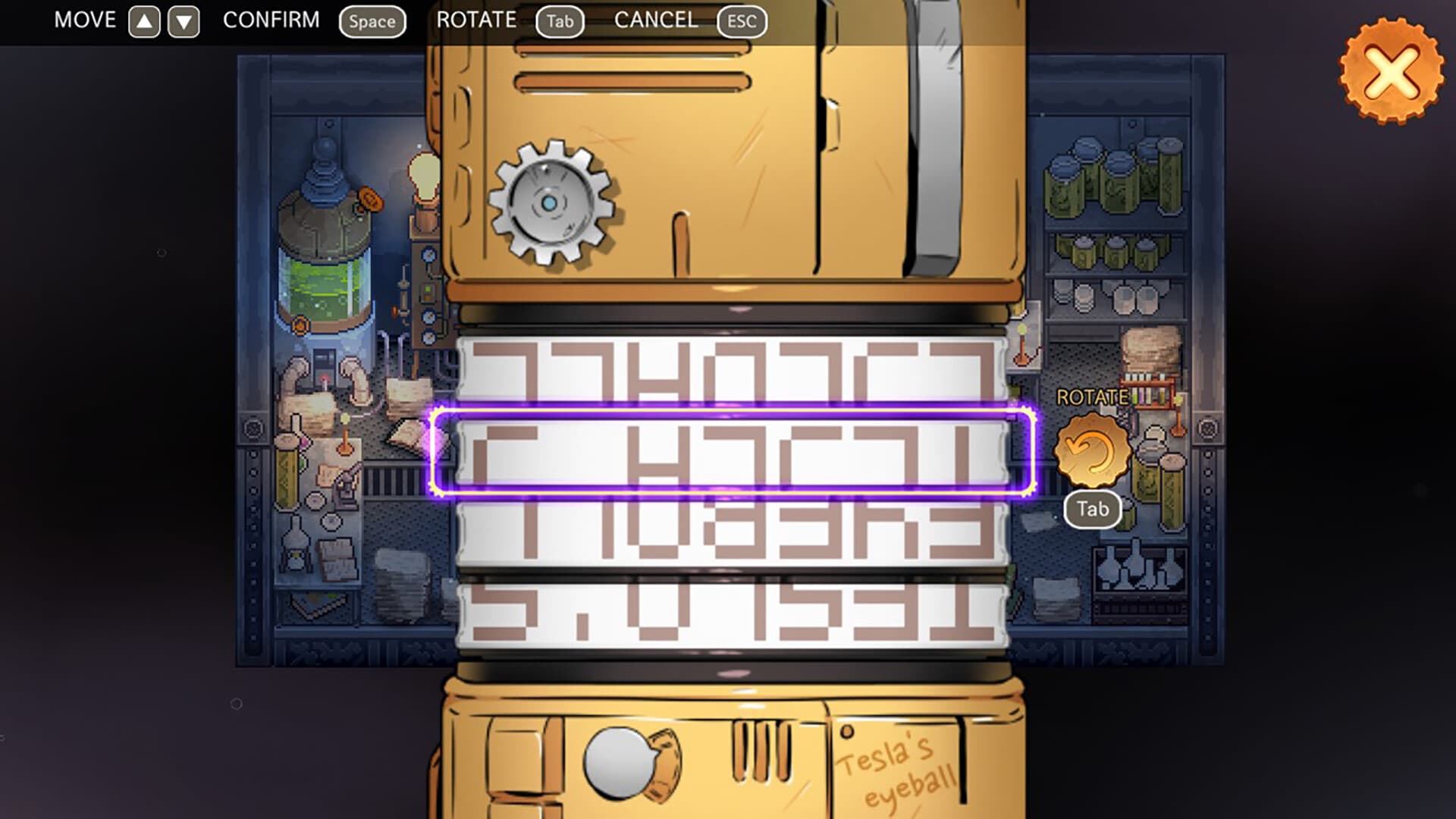Click CANCEL in the top command bar
The image size is (1456, 819).
pyautogui.click(x=657, y=20)
